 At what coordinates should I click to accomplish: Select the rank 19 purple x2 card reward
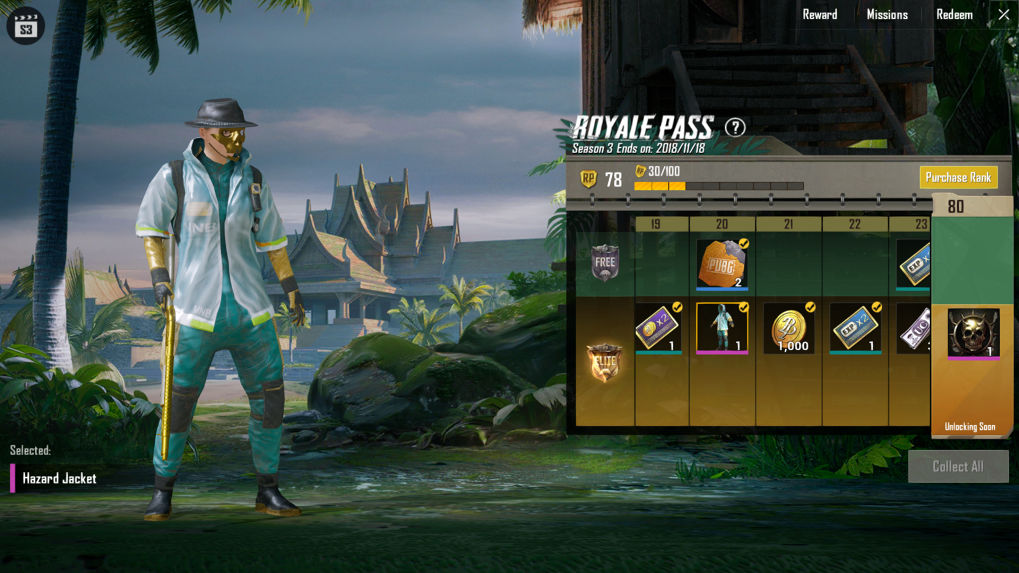(x=656, y=328)
